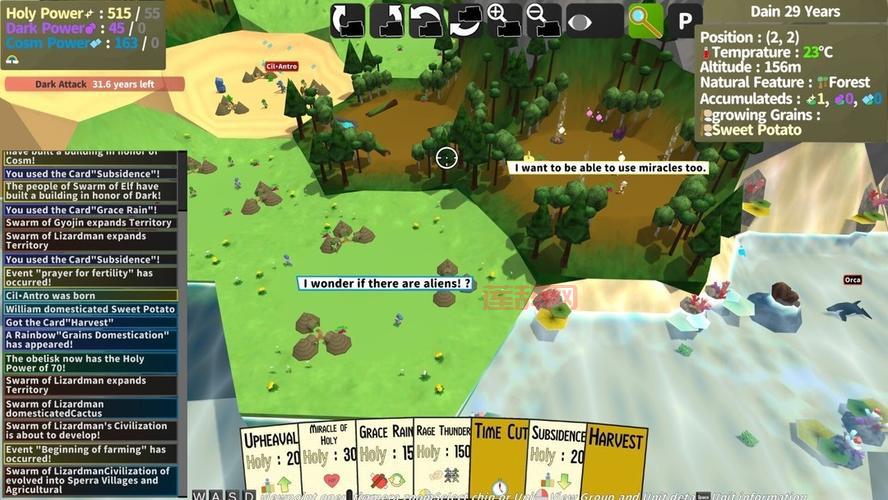Open the "Cil•Antro was born" log entry
Screen dimensions: 888x500
pyautogui.click(x=91, y=296)
